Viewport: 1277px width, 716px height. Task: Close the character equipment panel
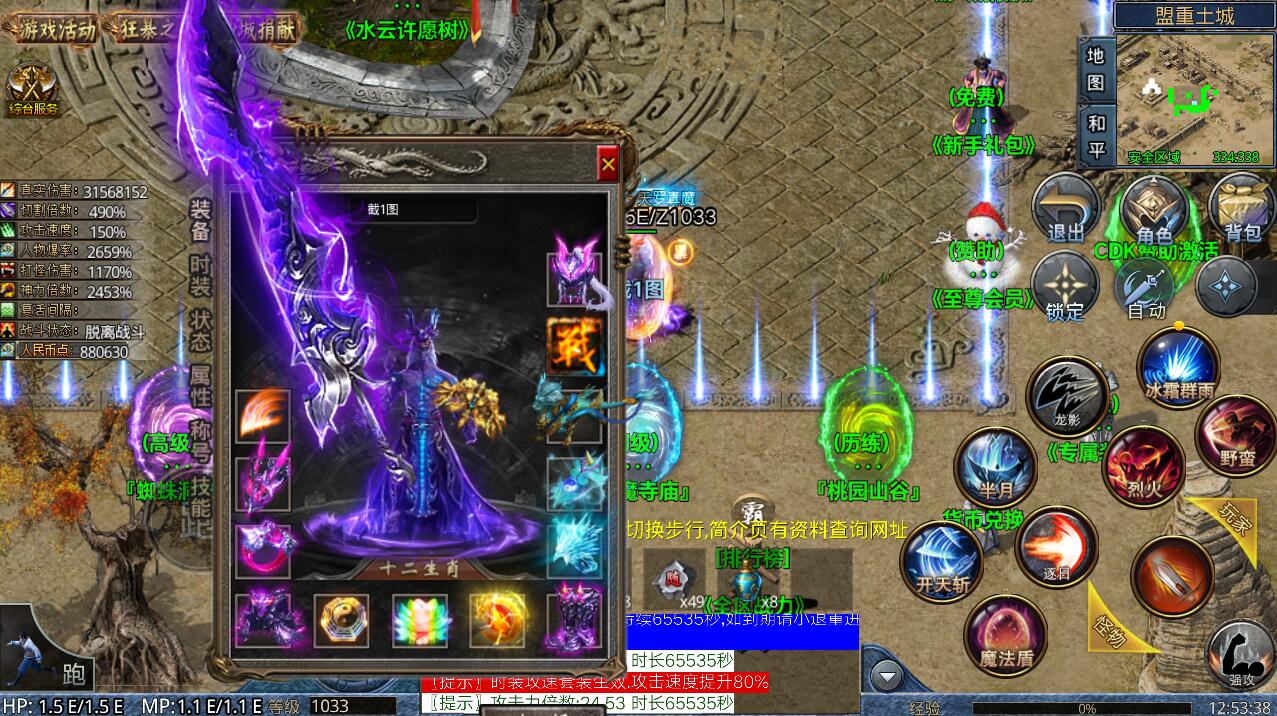click(607, 164)
